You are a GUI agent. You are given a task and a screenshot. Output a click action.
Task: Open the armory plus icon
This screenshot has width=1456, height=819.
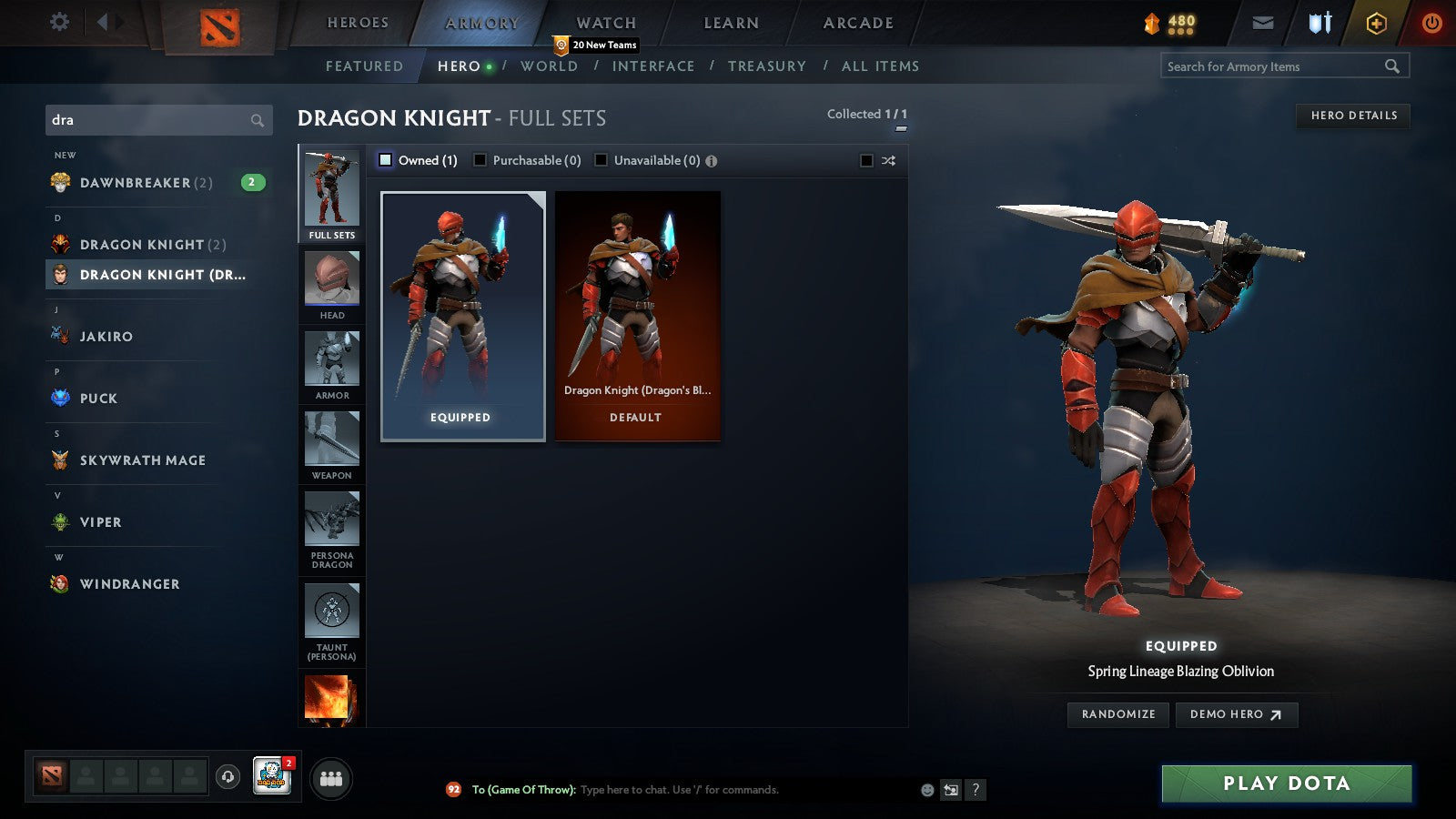(1374, 23)
